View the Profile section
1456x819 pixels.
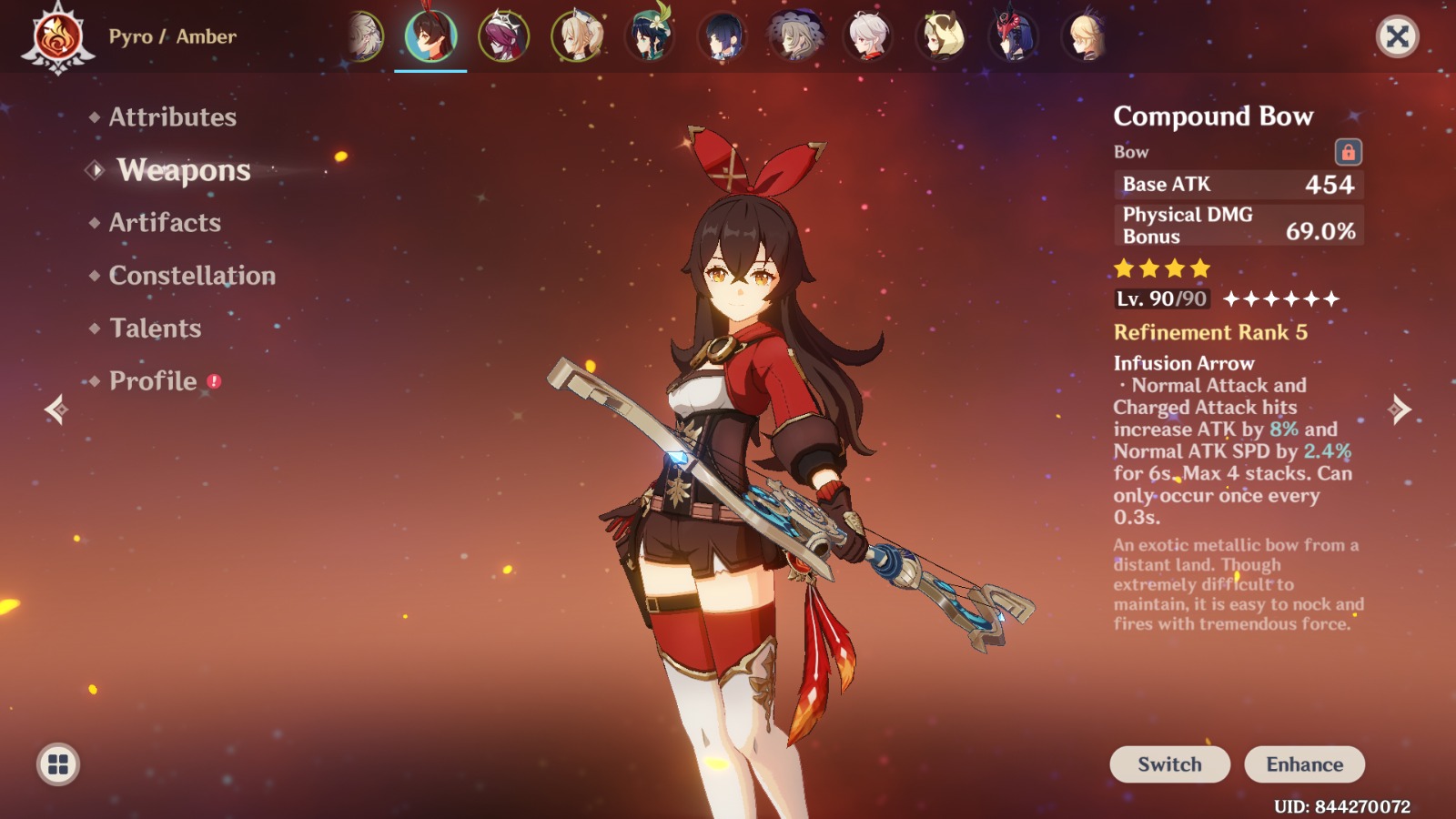pos(153,381)
